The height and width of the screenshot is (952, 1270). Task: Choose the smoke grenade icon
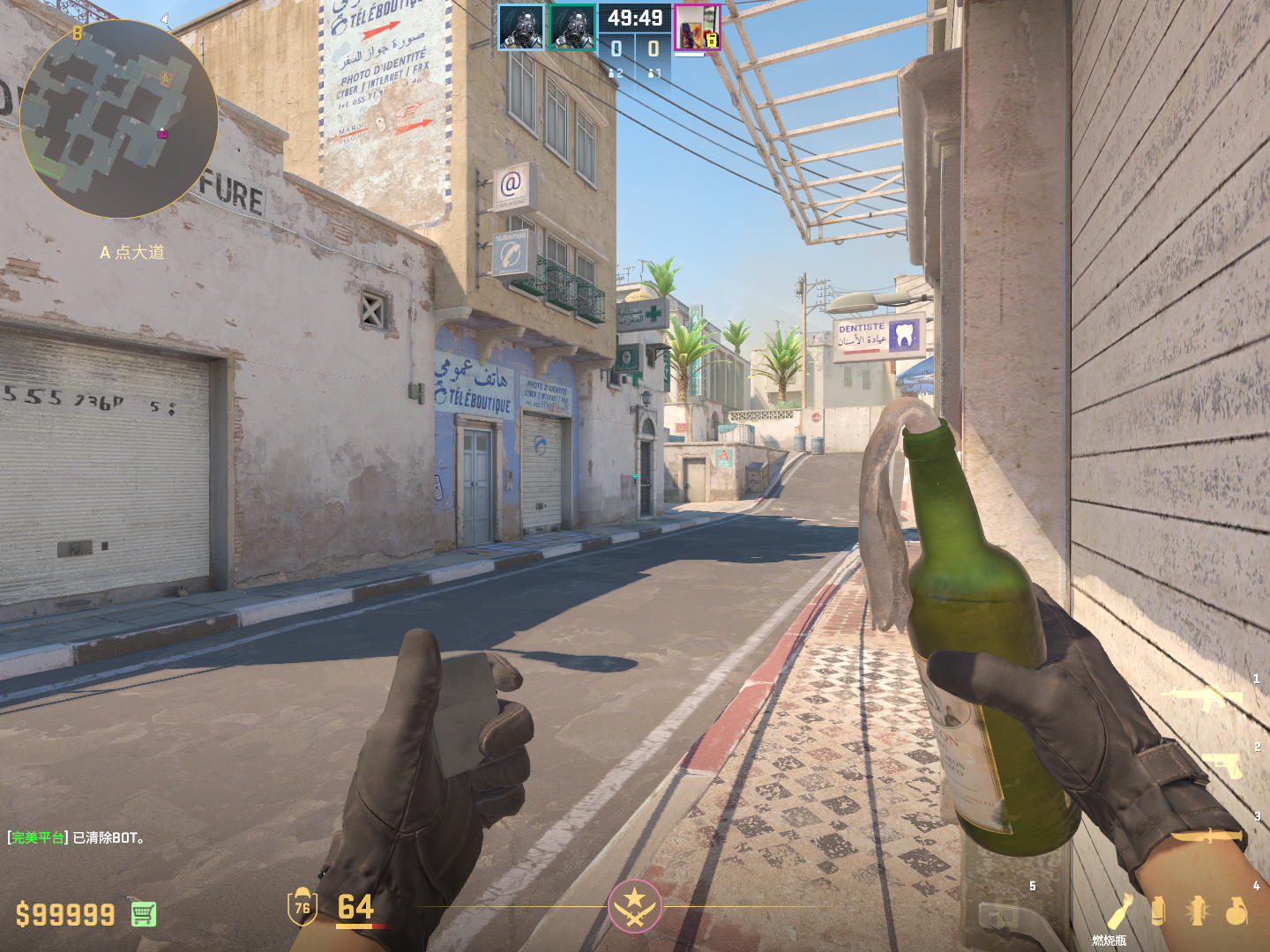(1158, 911)
